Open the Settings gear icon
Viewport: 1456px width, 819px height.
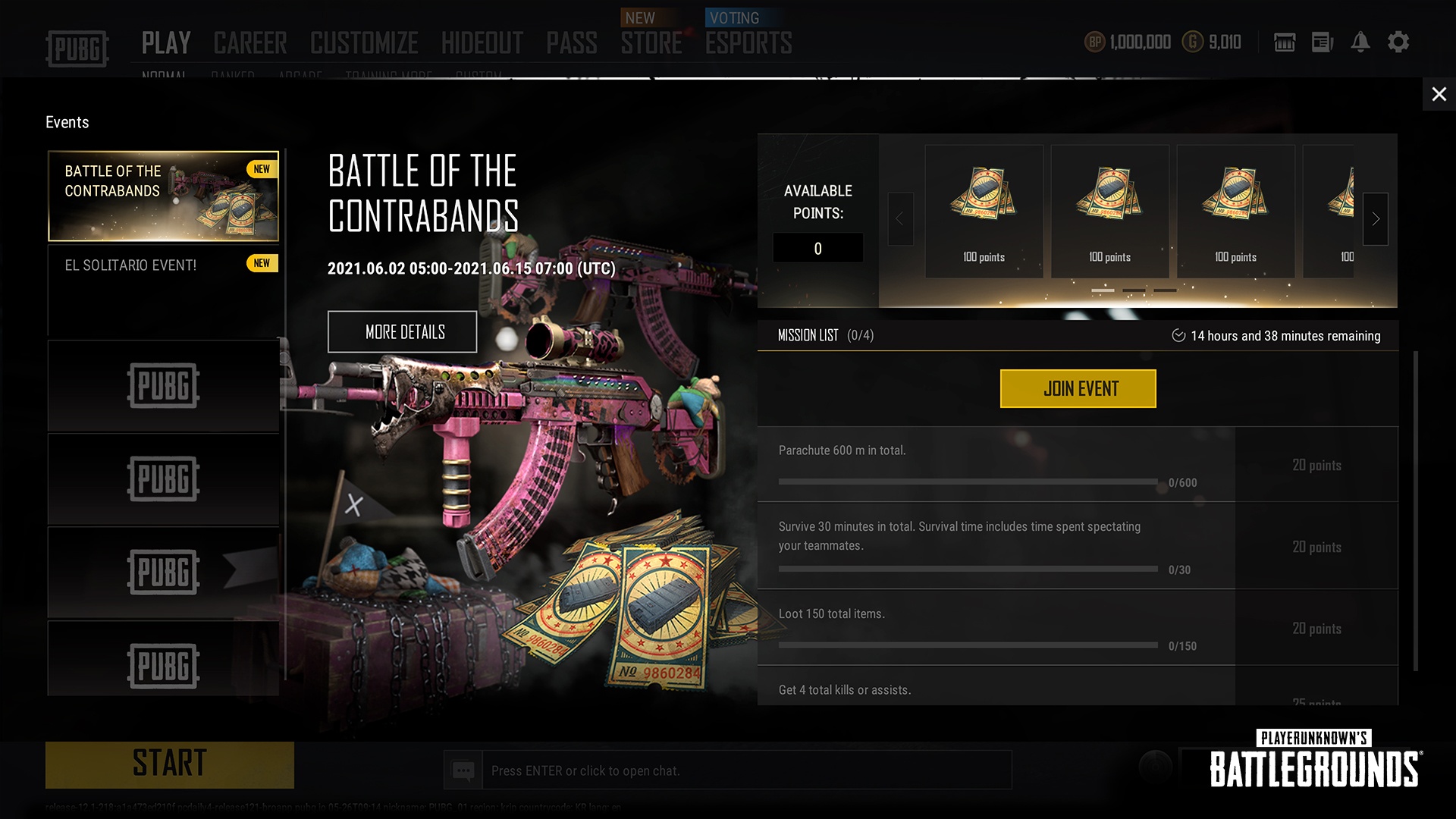(1399, 42)
